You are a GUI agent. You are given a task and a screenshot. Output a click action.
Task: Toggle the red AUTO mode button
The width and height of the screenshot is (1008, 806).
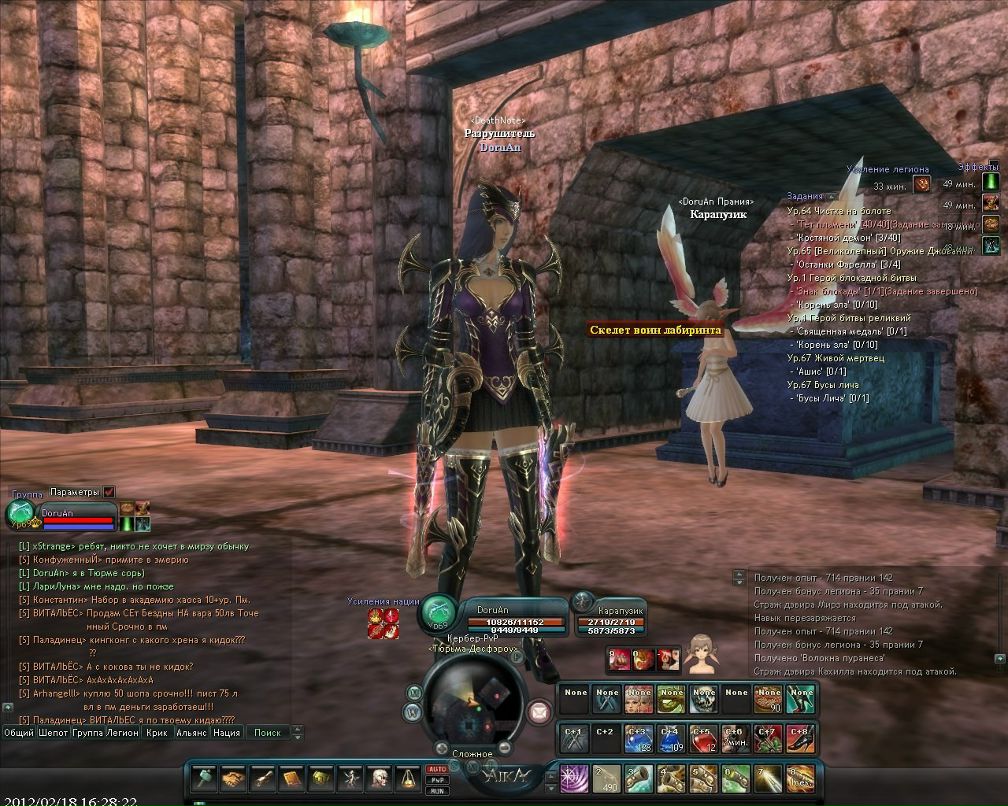(436, 769)
